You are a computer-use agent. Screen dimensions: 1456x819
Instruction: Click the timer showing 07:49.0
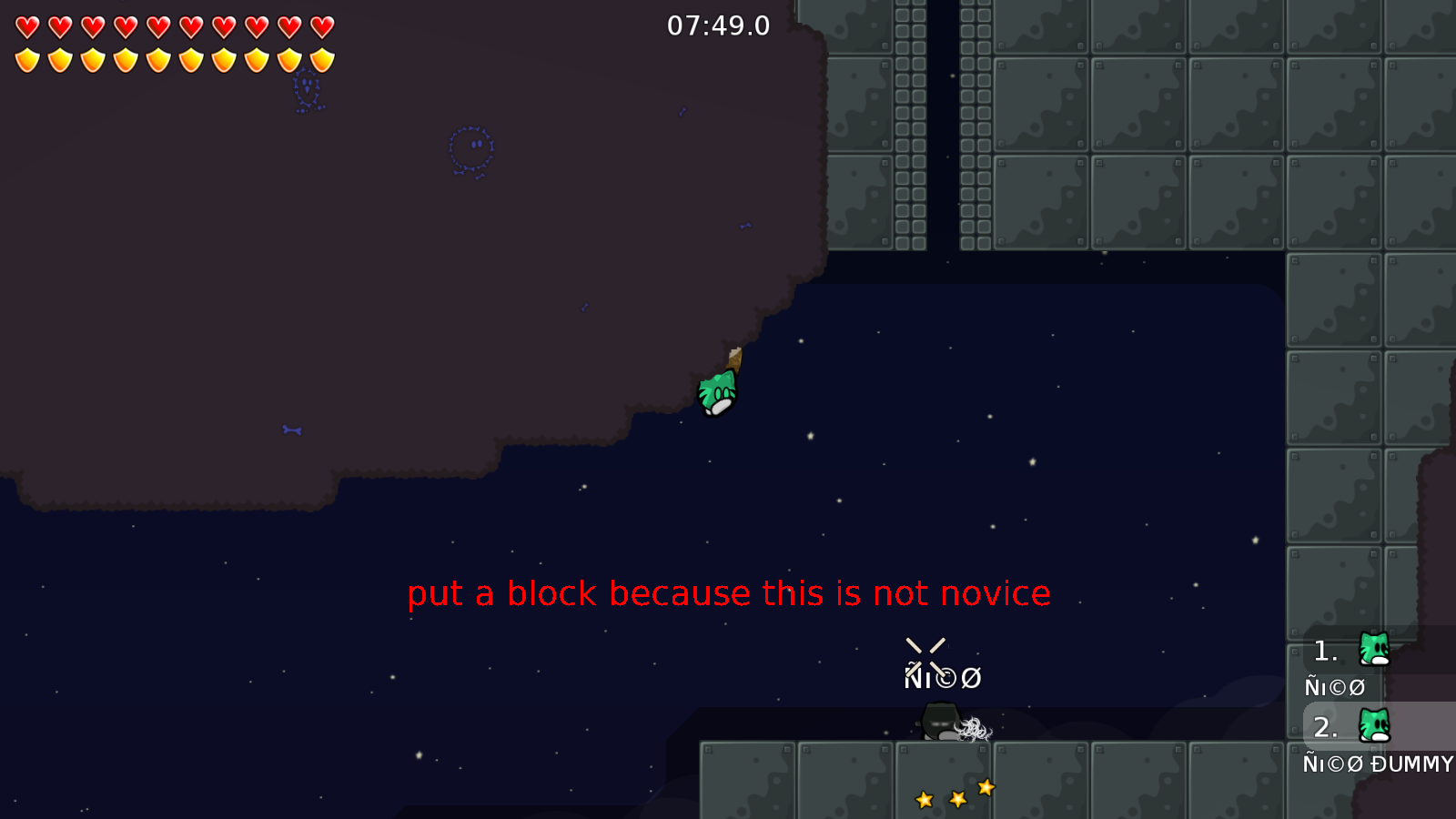(717, 26)
